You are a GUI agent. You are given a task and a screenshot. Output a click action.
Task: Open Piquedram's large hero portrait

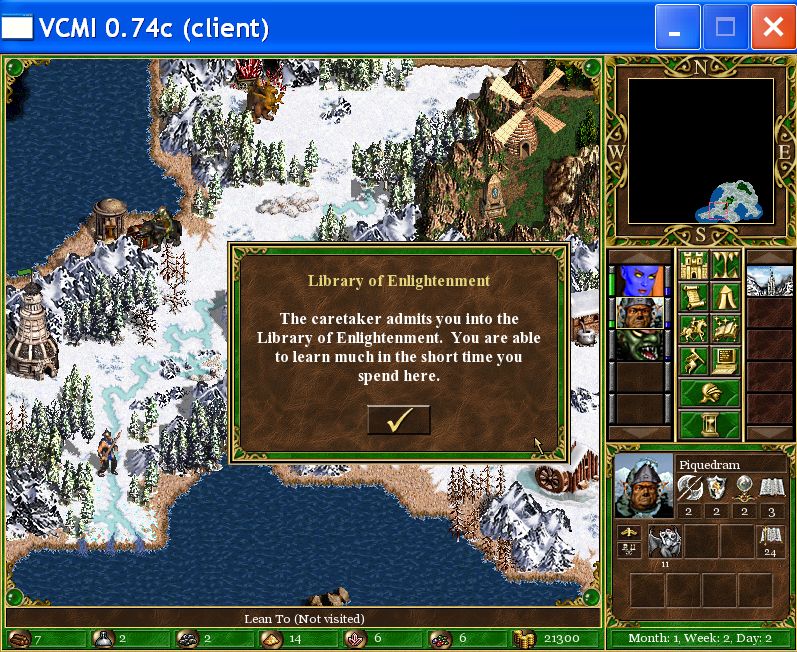(x=643, y=486)
